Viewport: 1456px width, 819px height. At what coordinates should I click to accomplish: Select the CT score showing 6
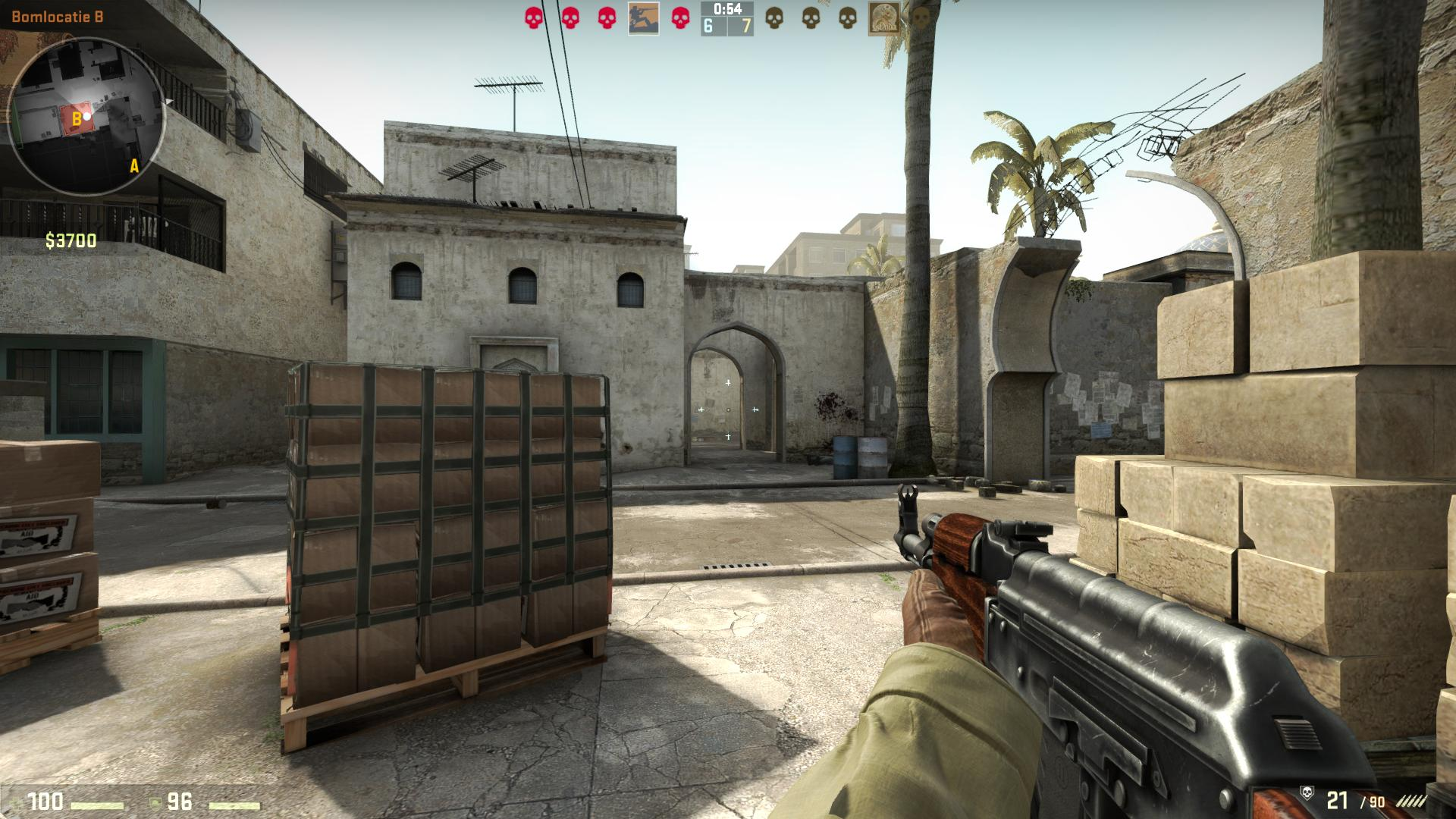click(708, 27)
